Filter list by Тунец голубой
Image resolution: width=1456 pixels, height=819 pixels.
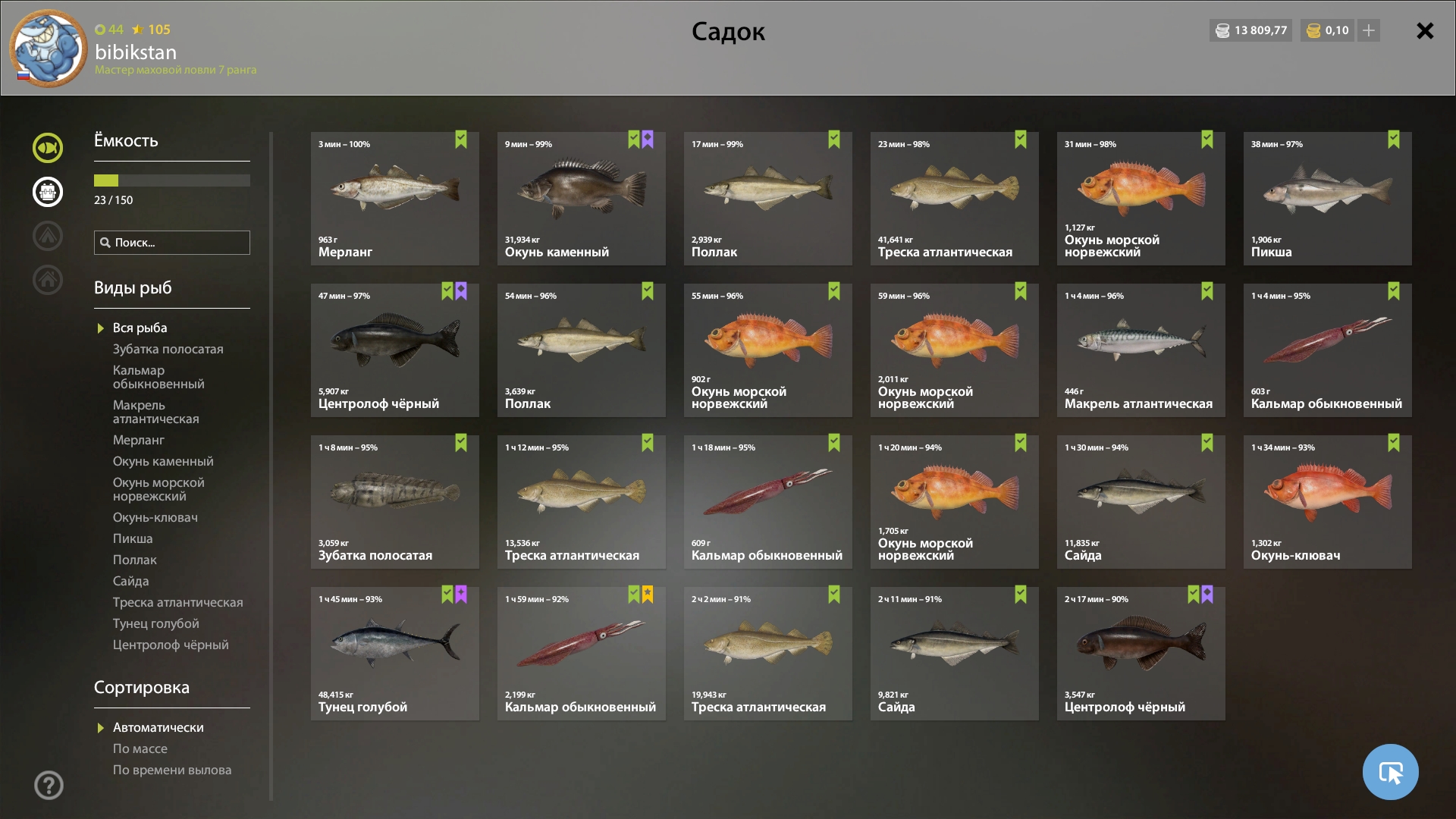pos(155,623)
